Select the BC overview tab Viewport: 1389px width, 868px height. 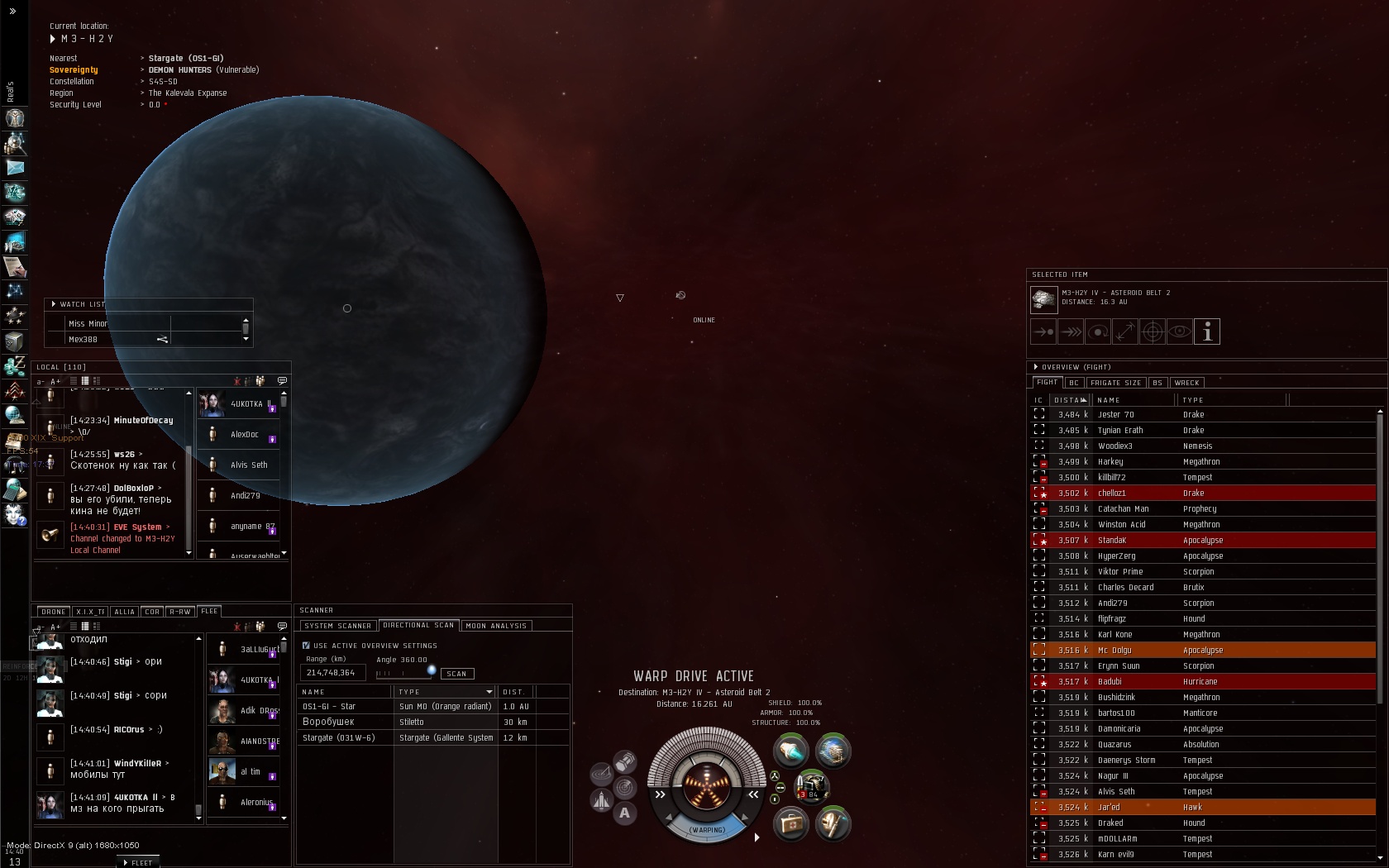pos(1073,383)
